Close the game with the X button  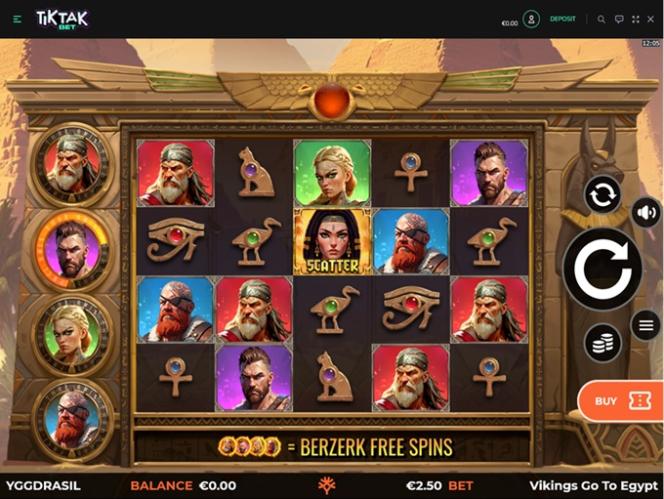point(652,19)
